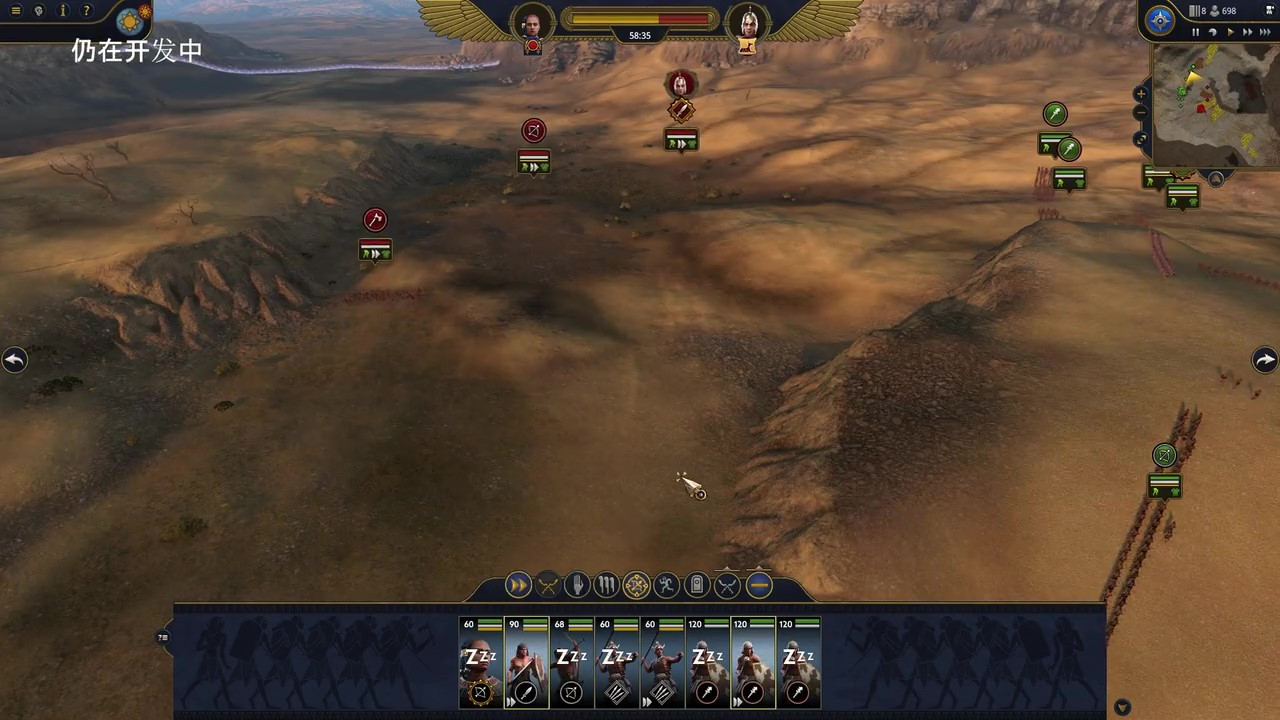
Task: Toggle the running figure skirmish button
Action: (667, 585)
